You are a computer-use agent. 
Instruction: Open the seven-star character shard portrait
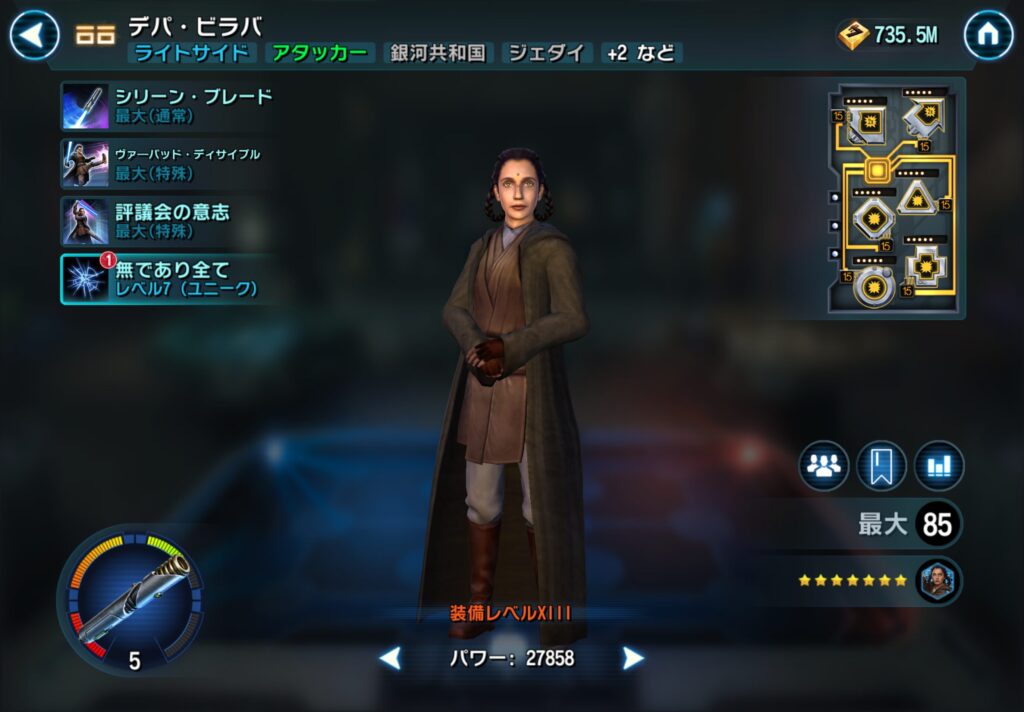(x=938, y=580)
